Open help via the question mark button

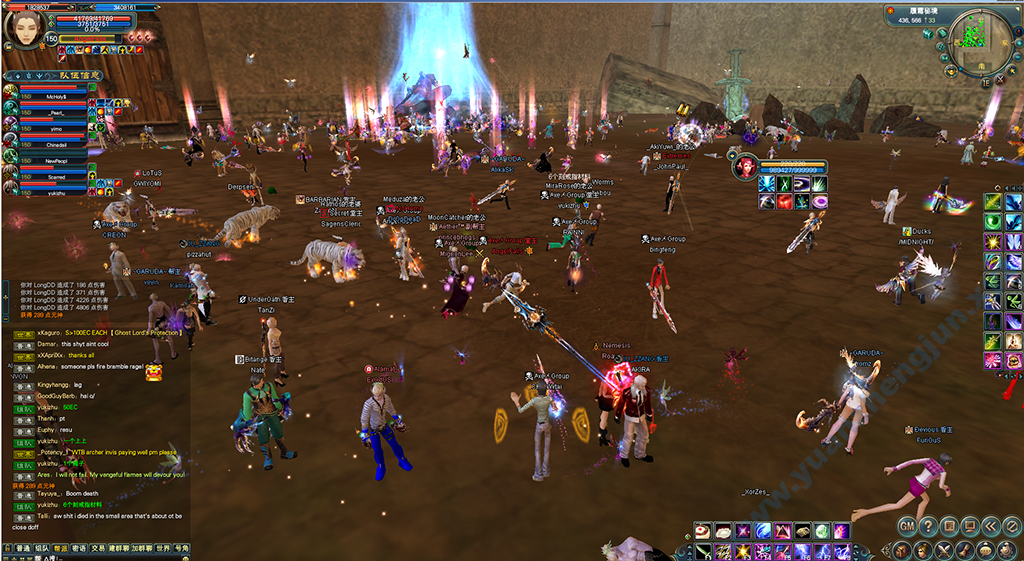coord(927,526)
